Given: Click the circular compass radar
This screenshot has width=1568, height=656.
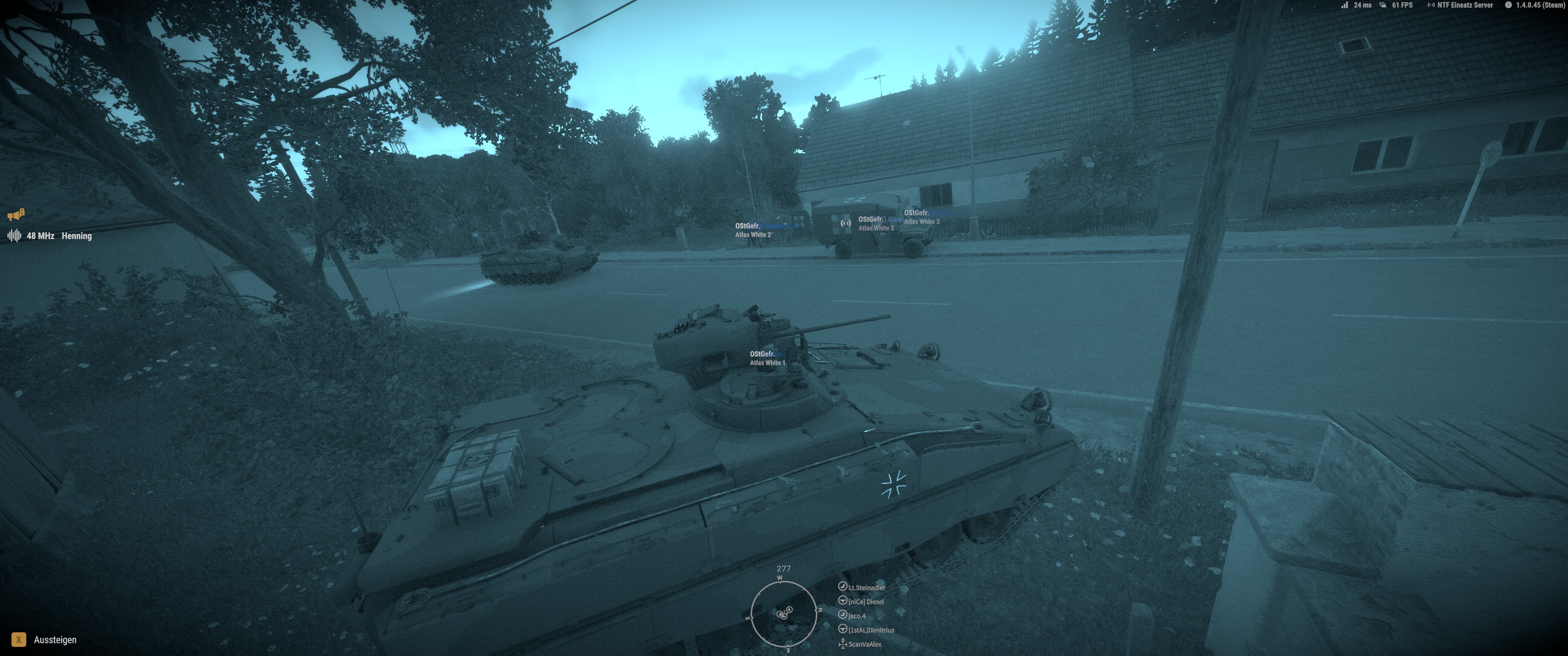Looking at the screenshot, I should (784, 613).
